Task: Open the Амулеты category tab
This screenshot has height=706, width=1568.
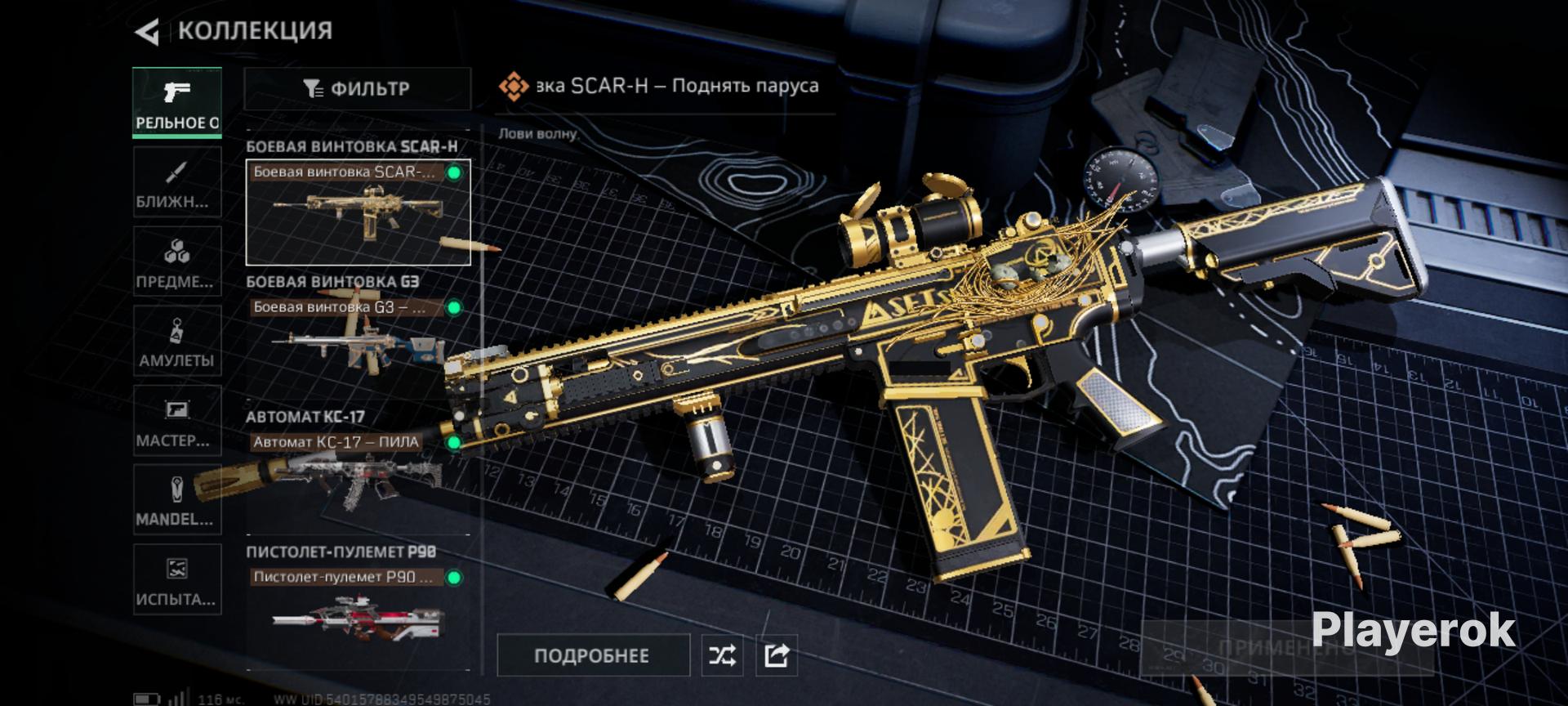Action: pyautogui.click(x=177, y=342)
